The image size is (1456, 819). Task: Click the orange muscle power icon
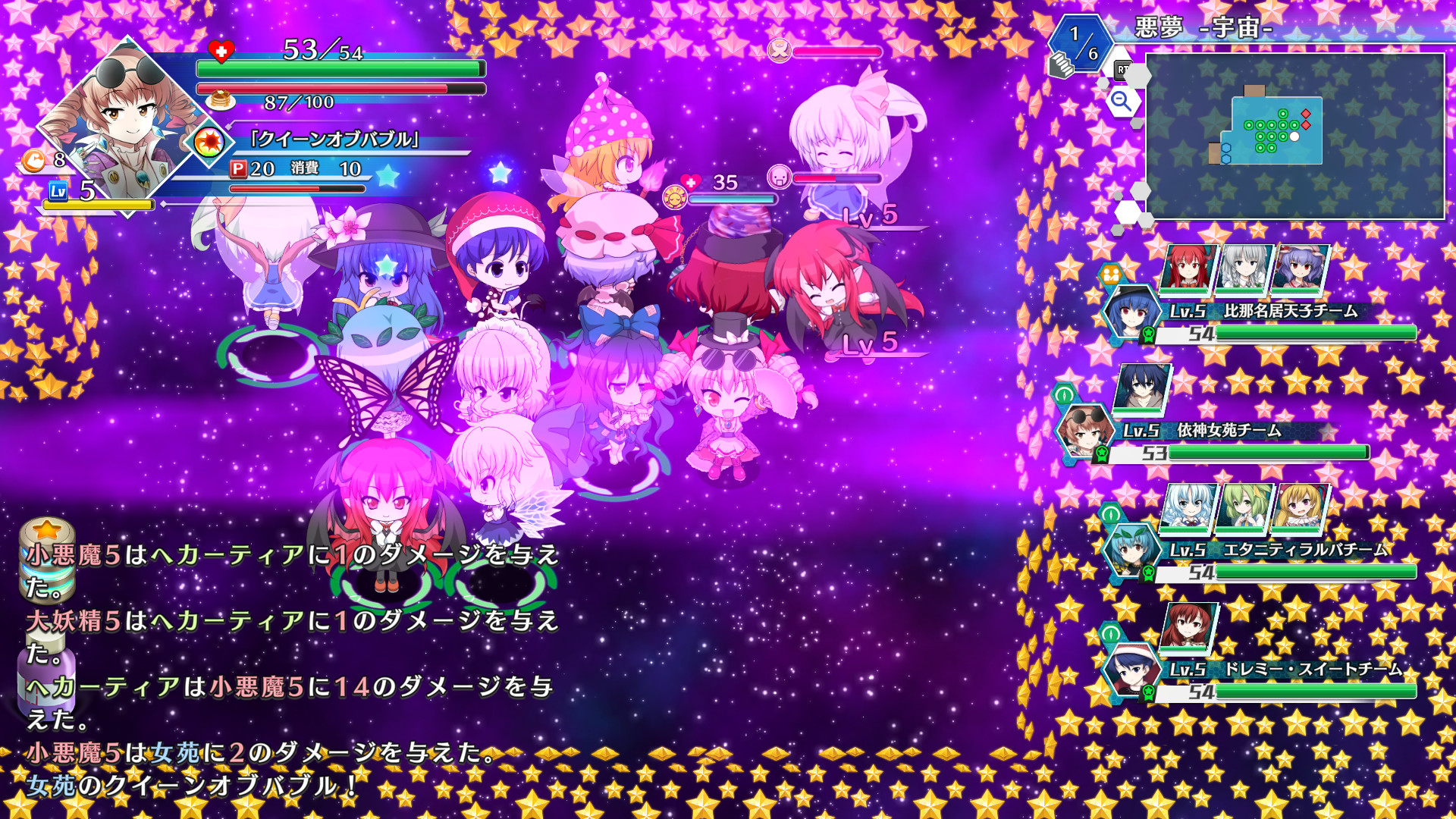(33, 160)
